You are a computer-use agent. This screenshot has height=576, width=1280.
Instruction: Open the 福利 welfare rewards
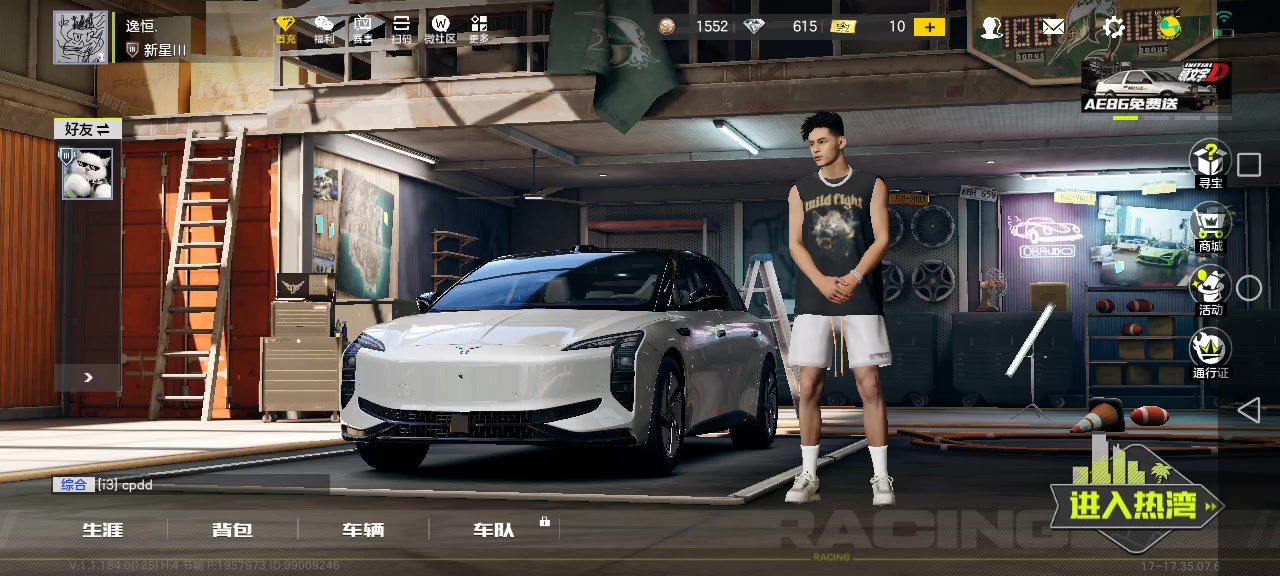[x=324, y=28]
